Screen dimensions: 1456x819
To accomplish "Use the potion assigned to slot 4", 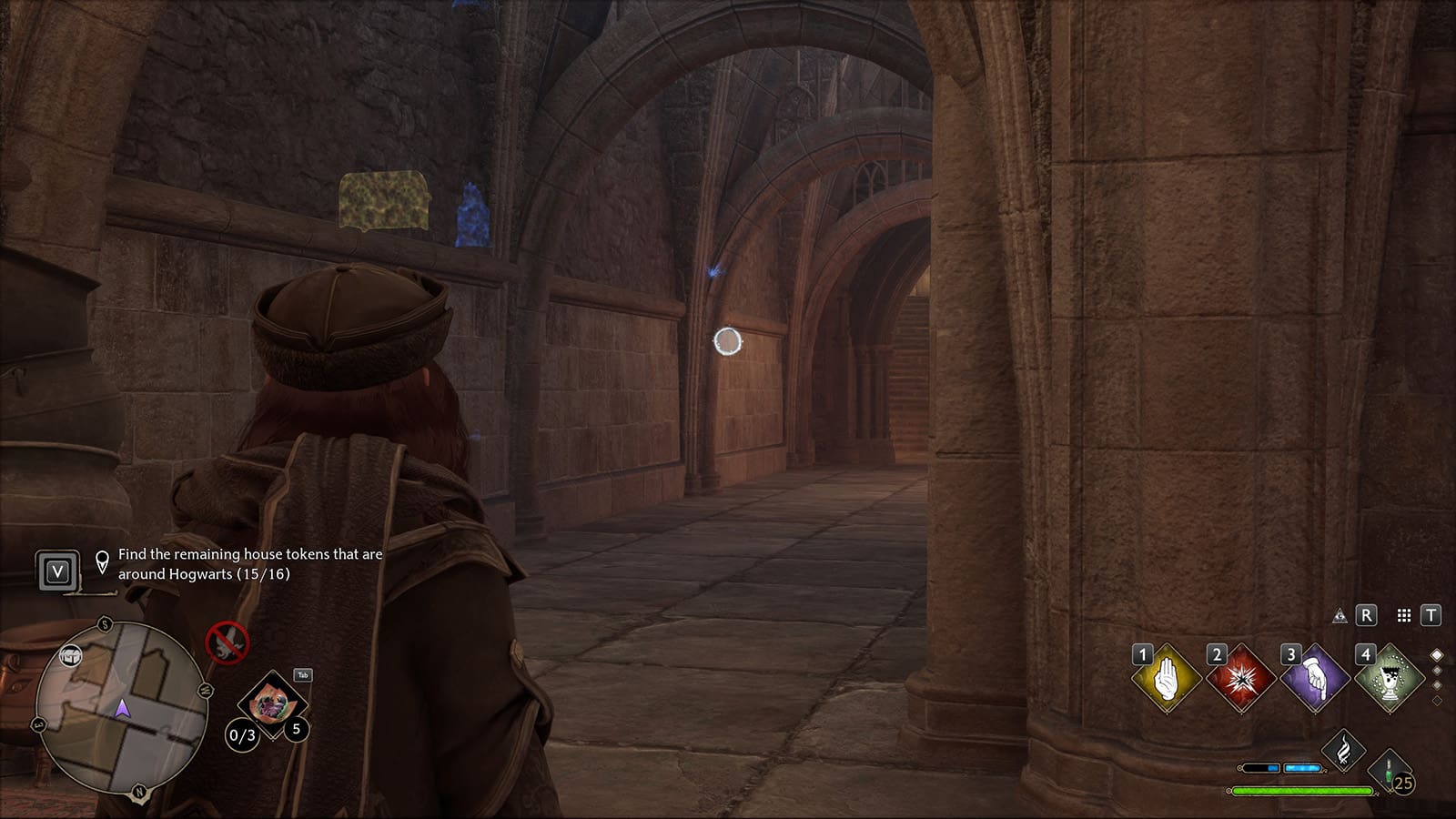I will pyautogui.click(x=1391, y=677).
